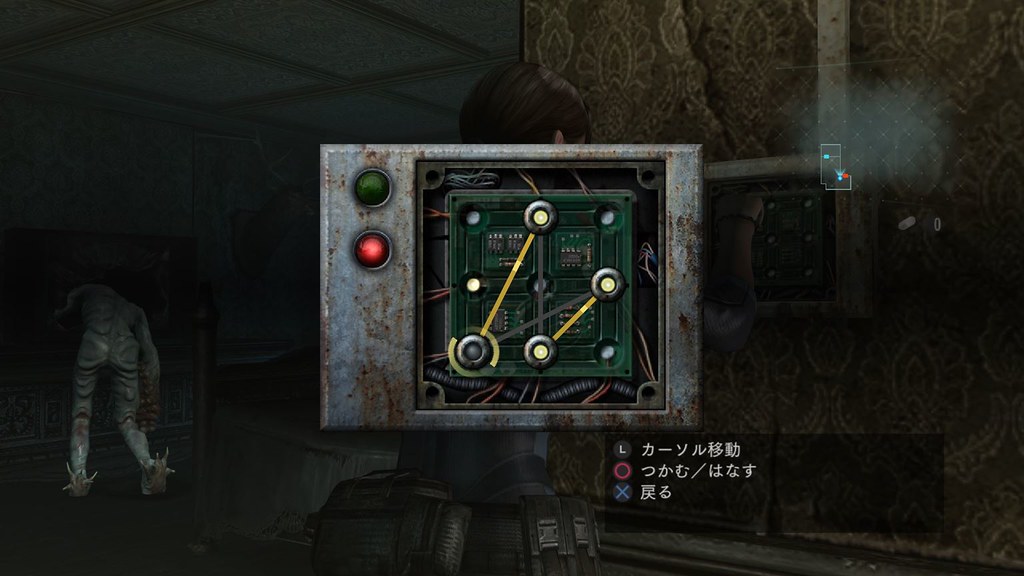
Task: Open the room outline minimap
Action: (835, 167)
